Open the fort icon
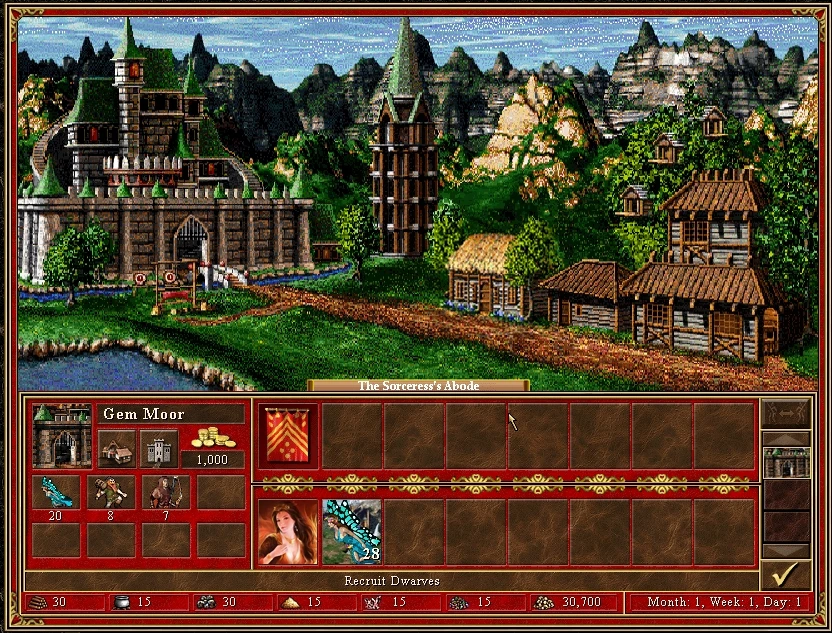 pyautogui.click(x=158, y=447)
